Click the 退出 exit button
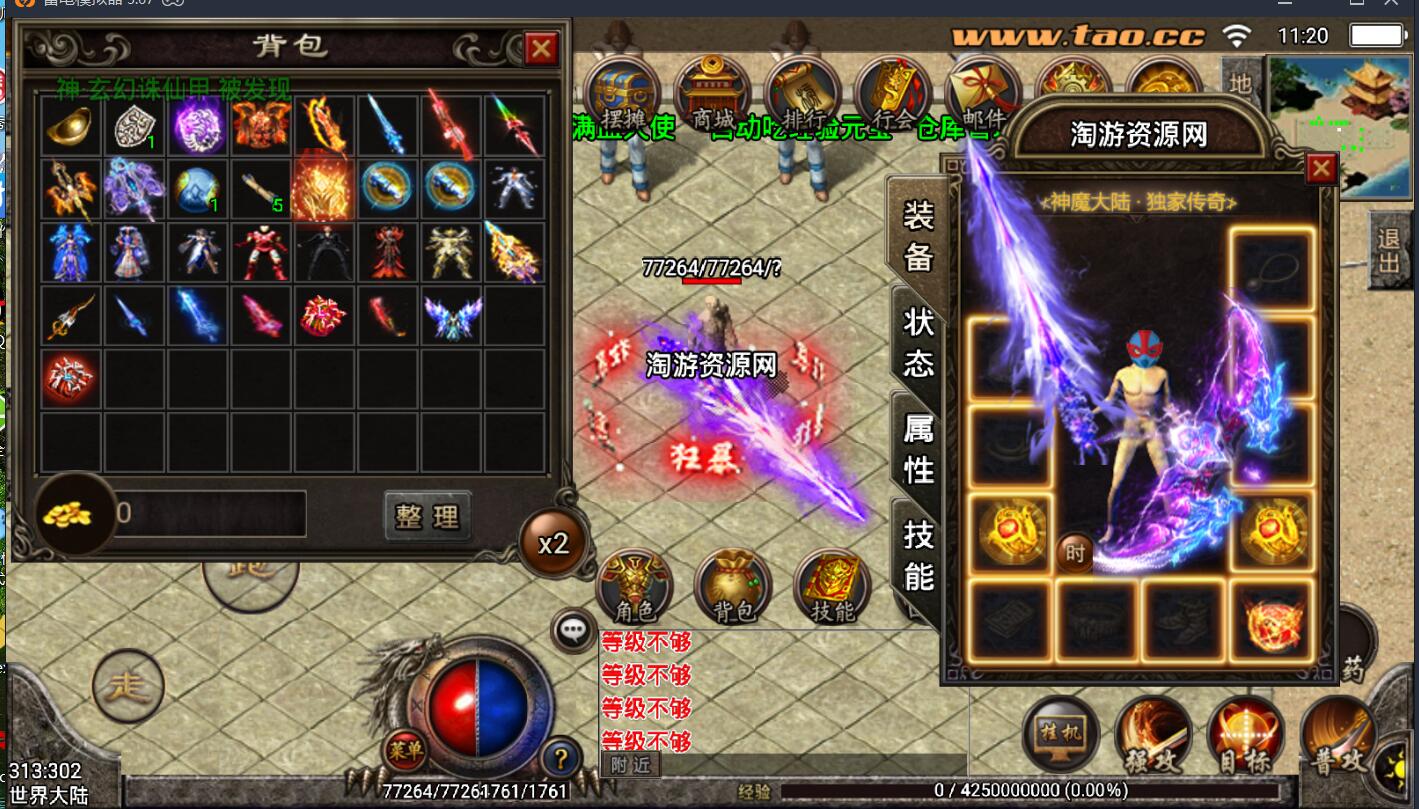This screenshot has width=1419, height=809. pos(1388,250)
